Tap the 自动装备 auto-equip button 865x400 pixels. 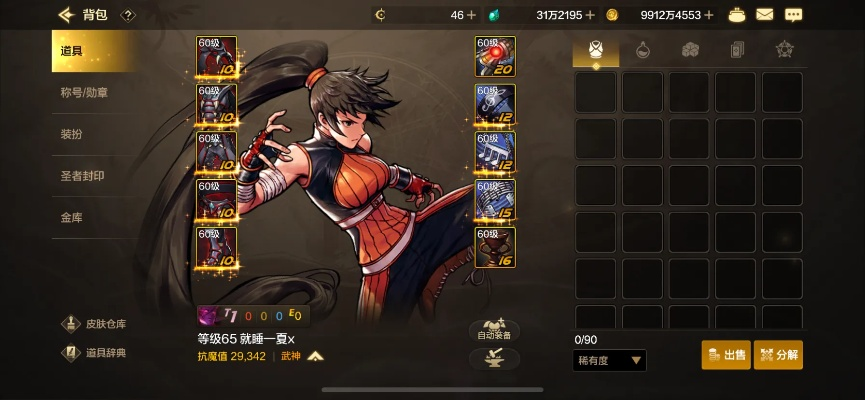[x=494, y=331]
